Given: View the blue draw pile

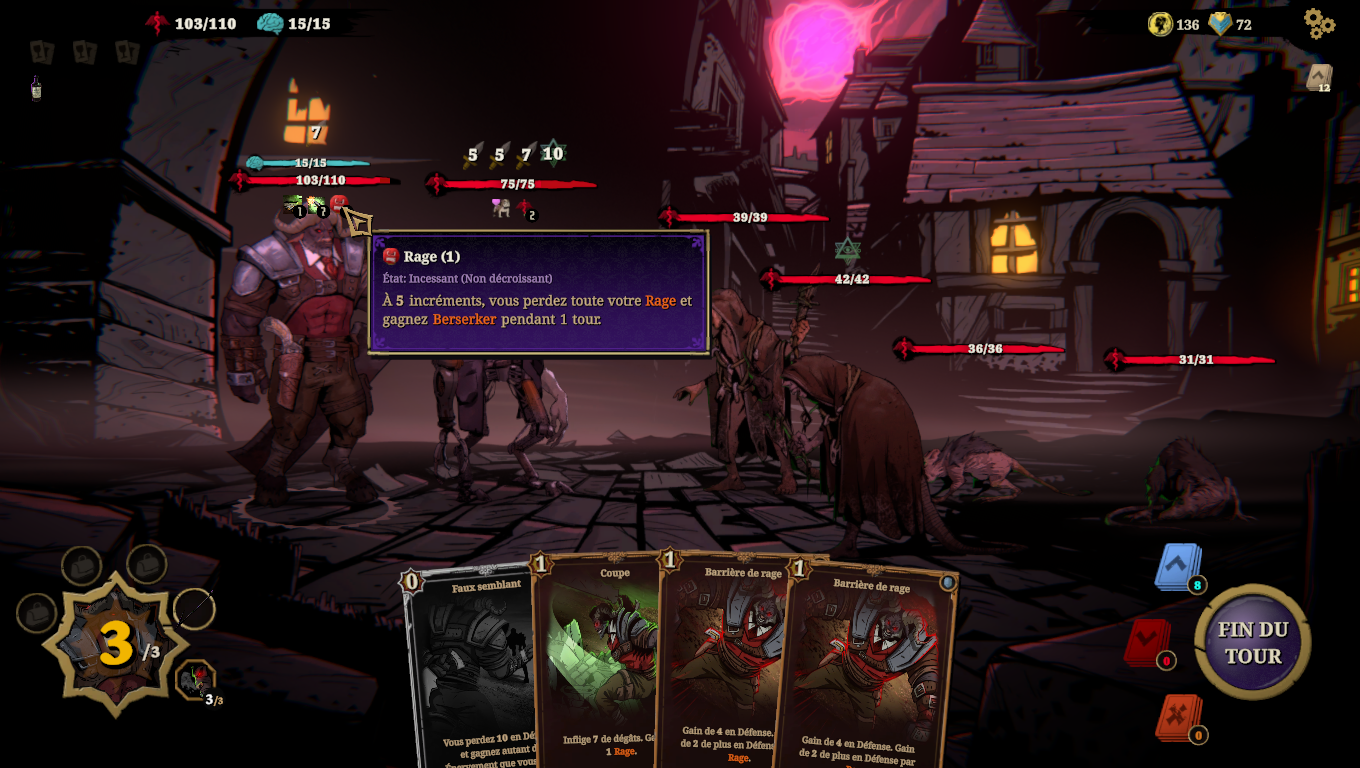Looking at the screenshot, I should 1177,567.
